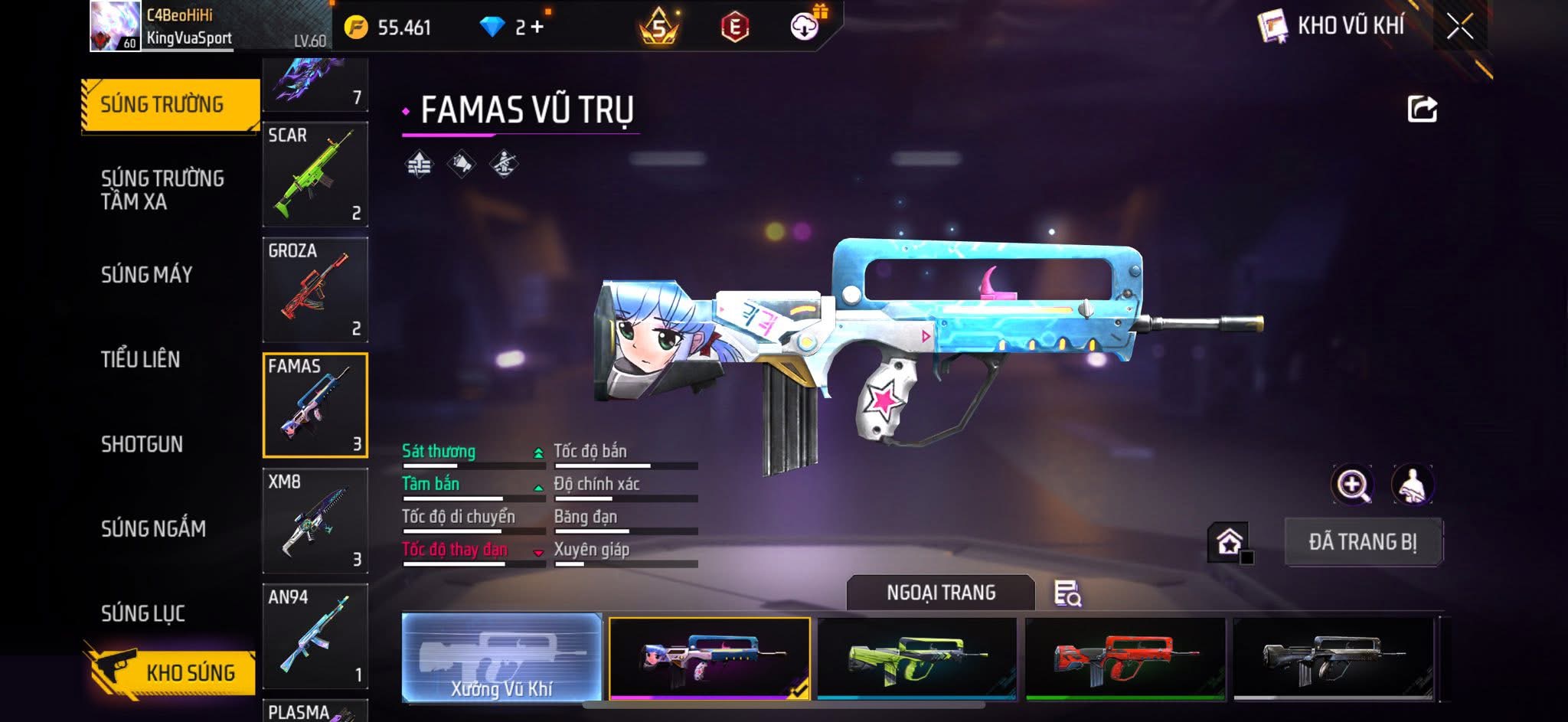This screenshot has height=722, width=1568.
Task: Open the Kho Vũ Khí collection book
Action: point(1331,26)
